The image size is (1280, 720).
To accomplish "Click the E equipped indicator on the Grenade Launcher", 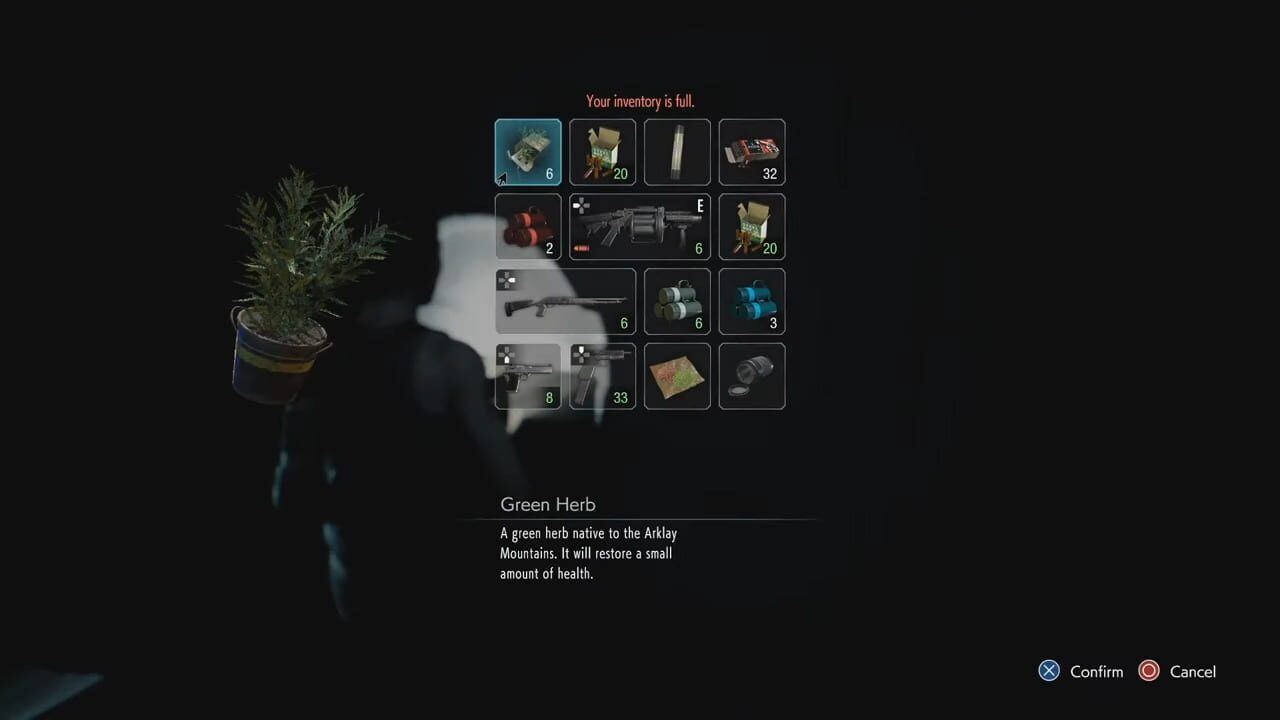I will click(699, 207).
